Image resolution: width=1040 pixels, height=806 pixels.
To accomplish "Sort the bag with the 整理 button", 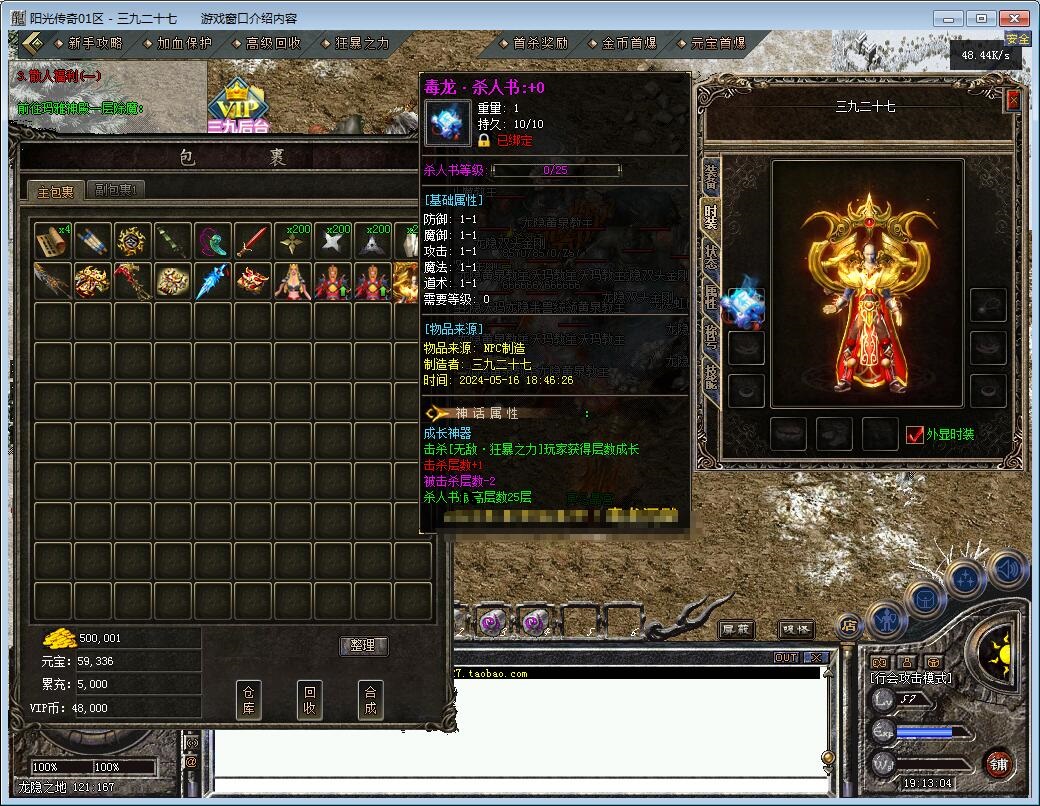I will click(x=363, y=645).
